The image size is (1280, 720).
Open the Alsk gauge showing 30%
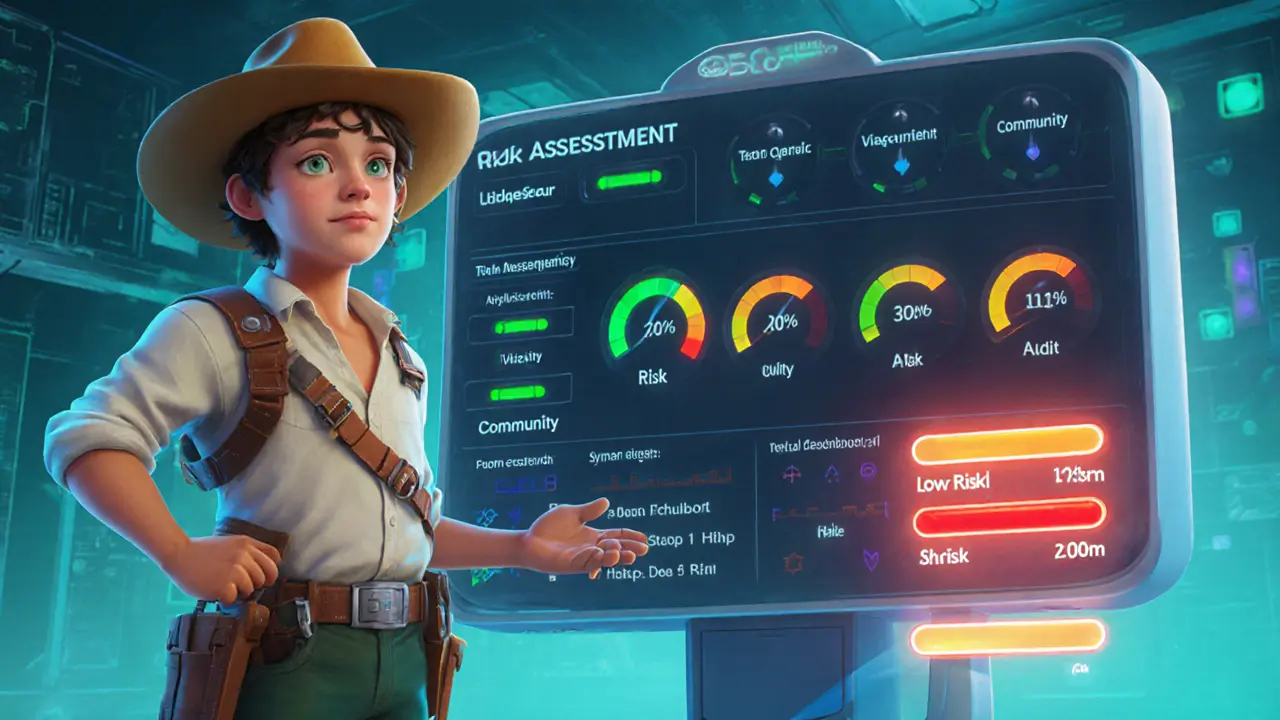[x=906, y=311]
